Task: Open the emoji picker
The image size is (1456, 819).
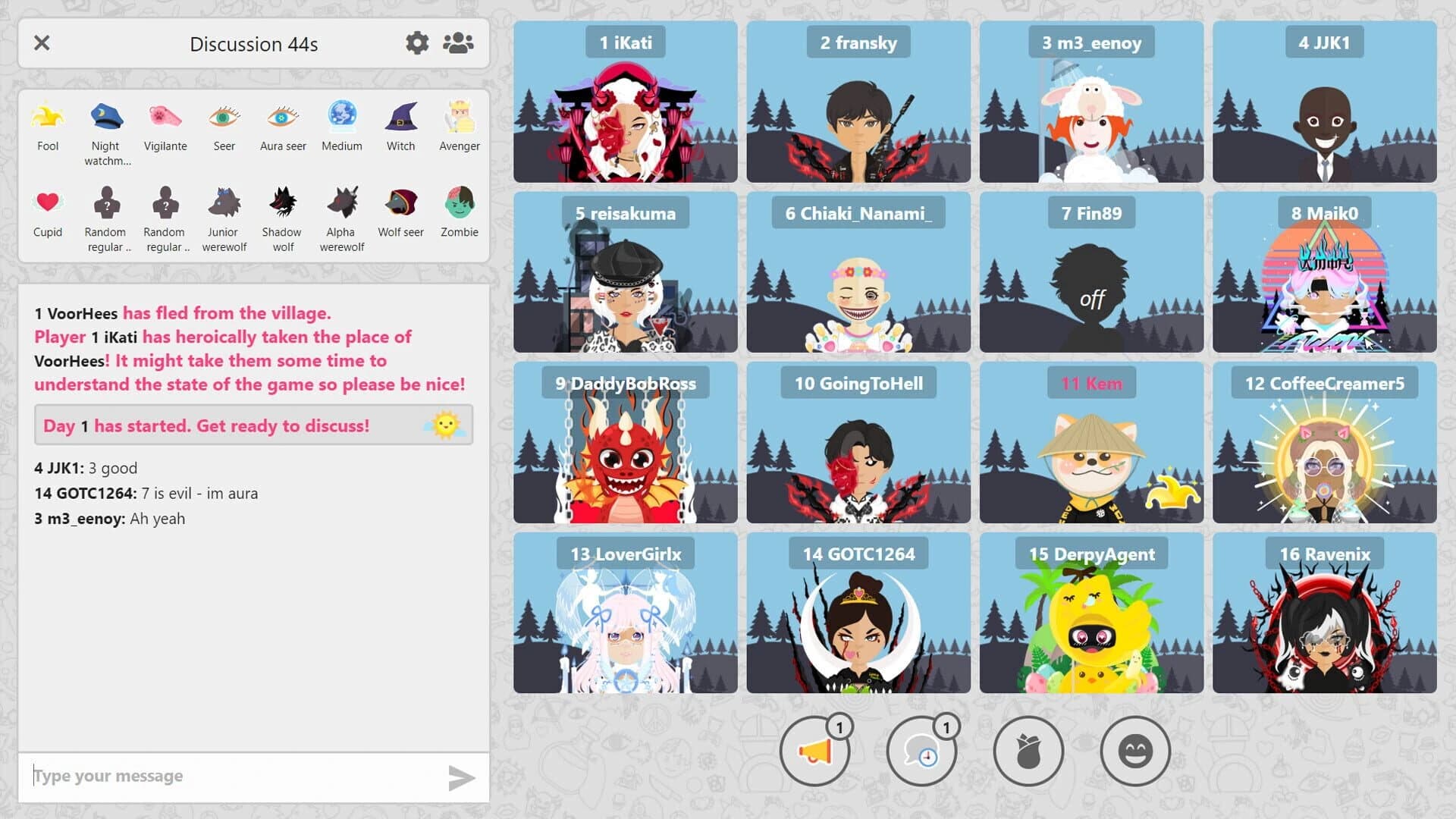Action: click(1135, 751)
